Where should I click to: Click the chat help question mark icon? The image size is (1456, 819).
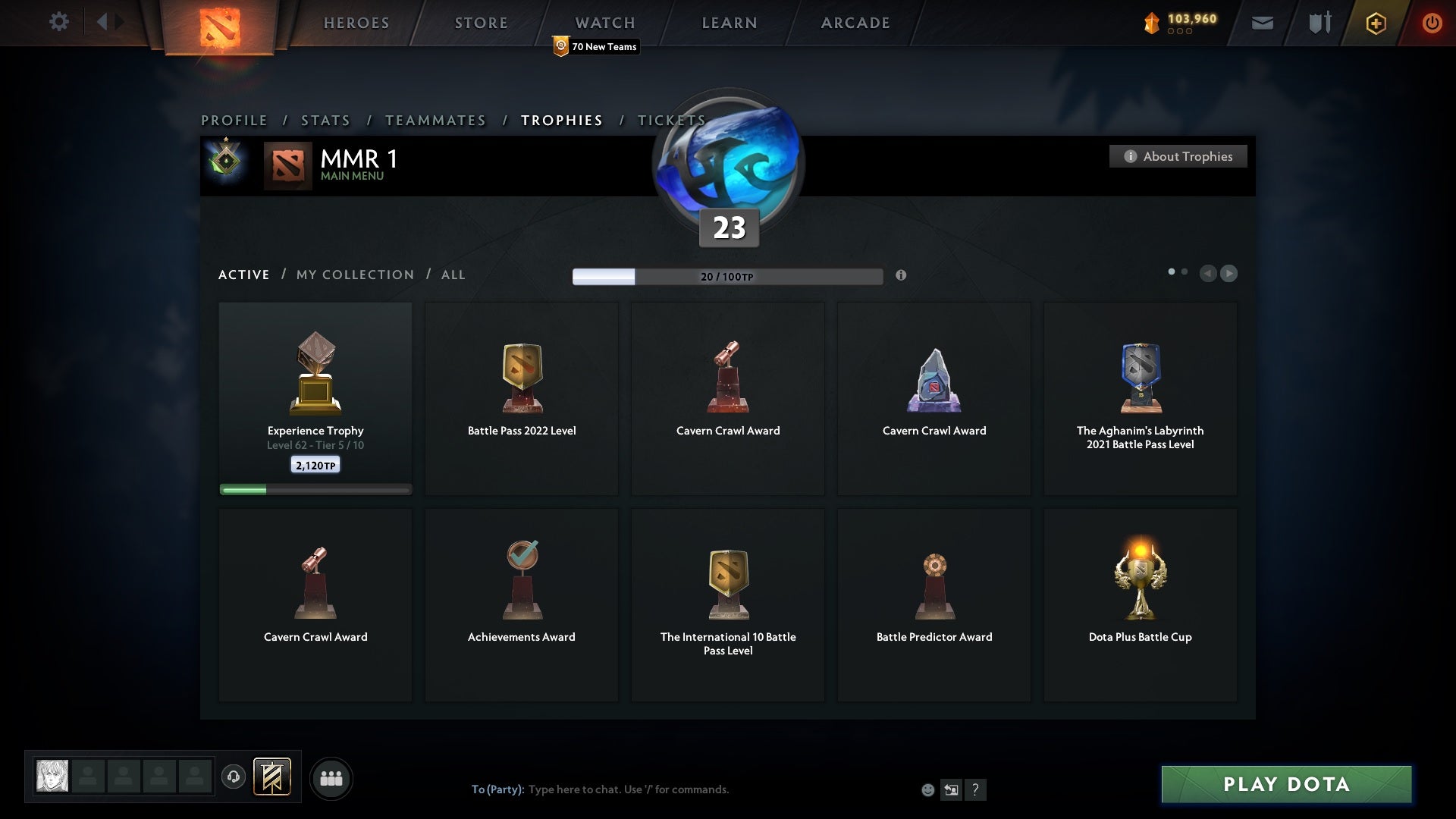point(976,789)
